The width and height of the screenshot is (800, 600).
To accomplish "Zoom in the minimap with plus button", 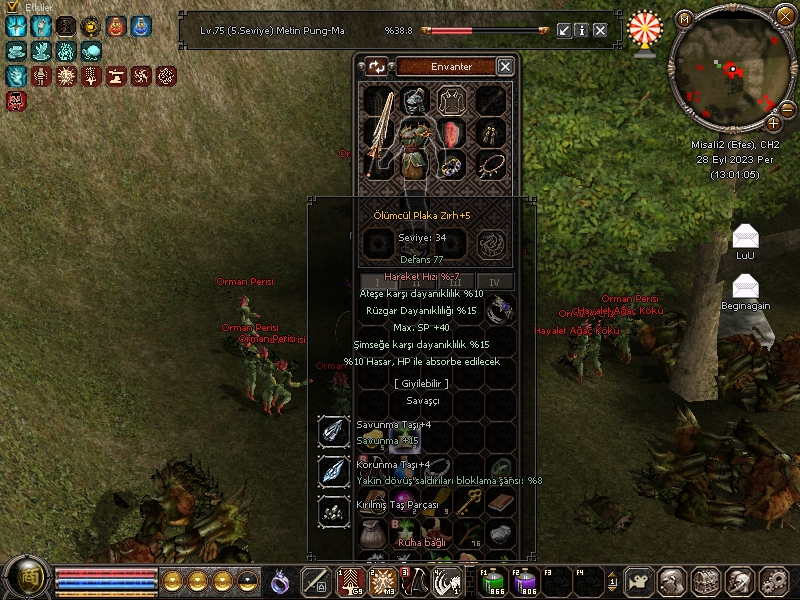I will point(773,122).
